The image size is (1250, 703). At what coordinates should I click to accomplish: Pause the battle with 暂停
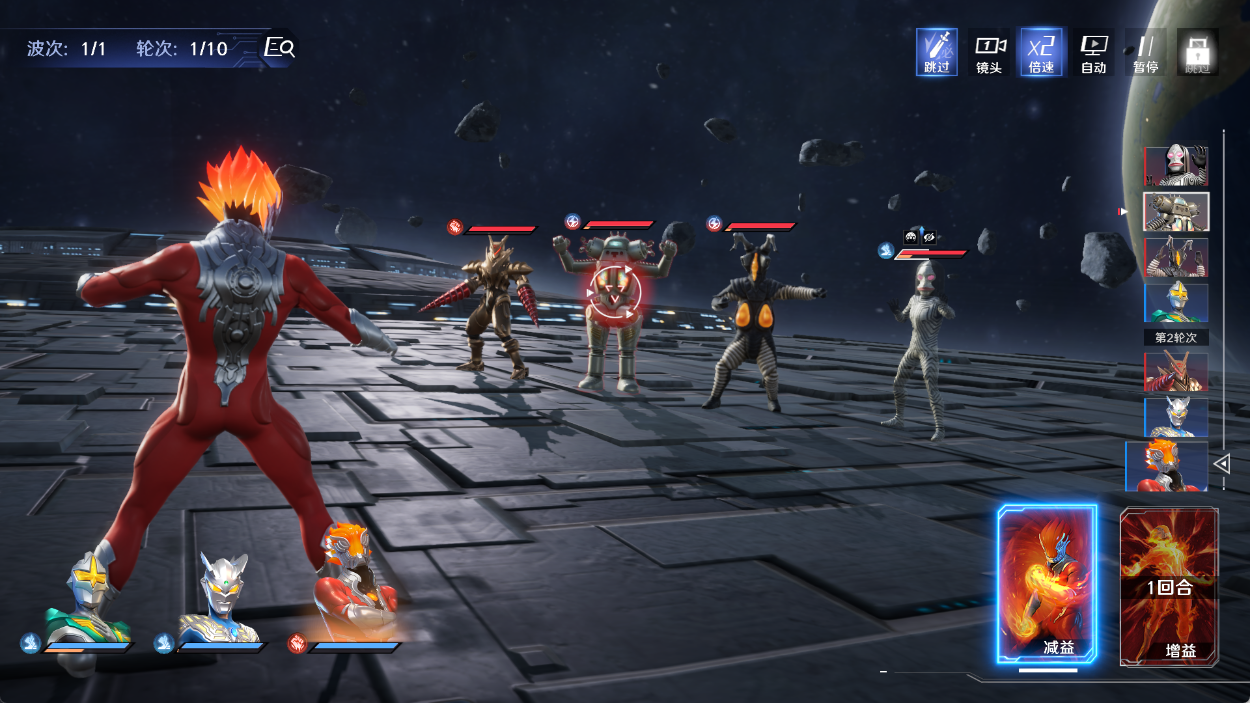coord(1145,52)
